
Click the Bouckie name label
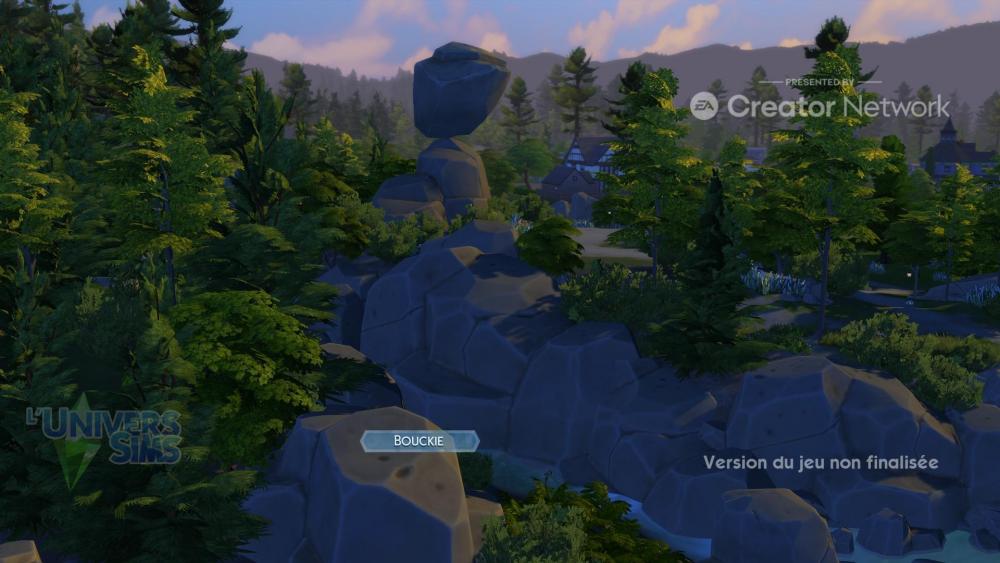point(420,441)
